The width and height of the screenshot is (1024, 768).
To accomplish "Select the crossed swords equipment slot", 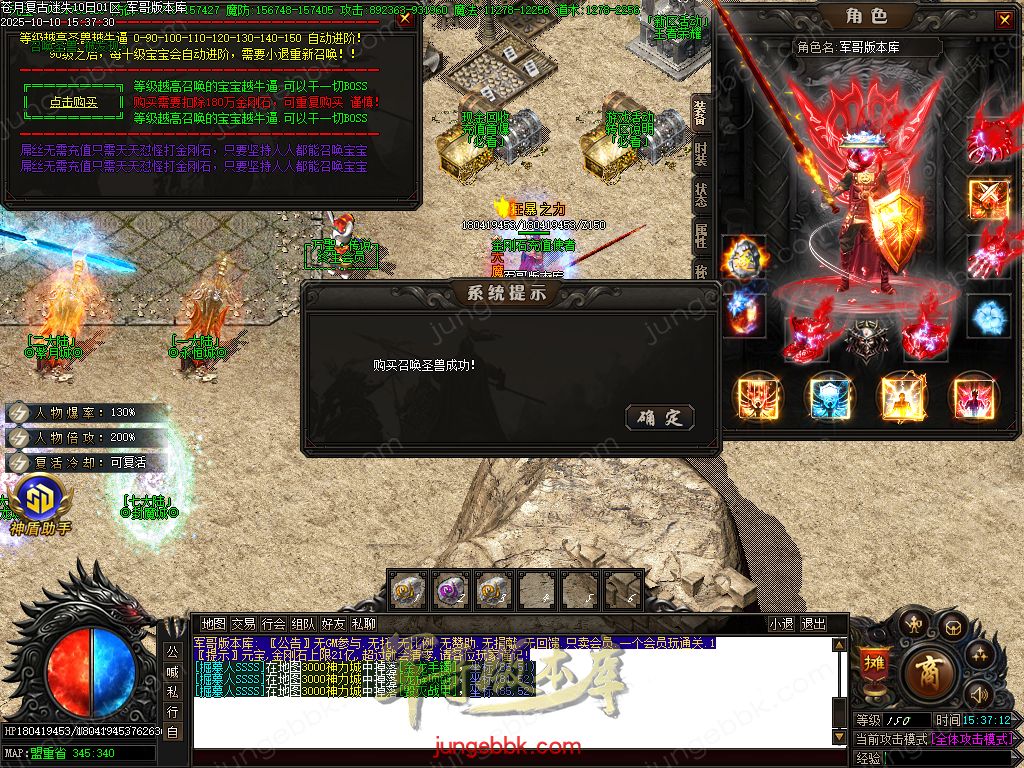I will pyautogui.click(x=989, y=198).
